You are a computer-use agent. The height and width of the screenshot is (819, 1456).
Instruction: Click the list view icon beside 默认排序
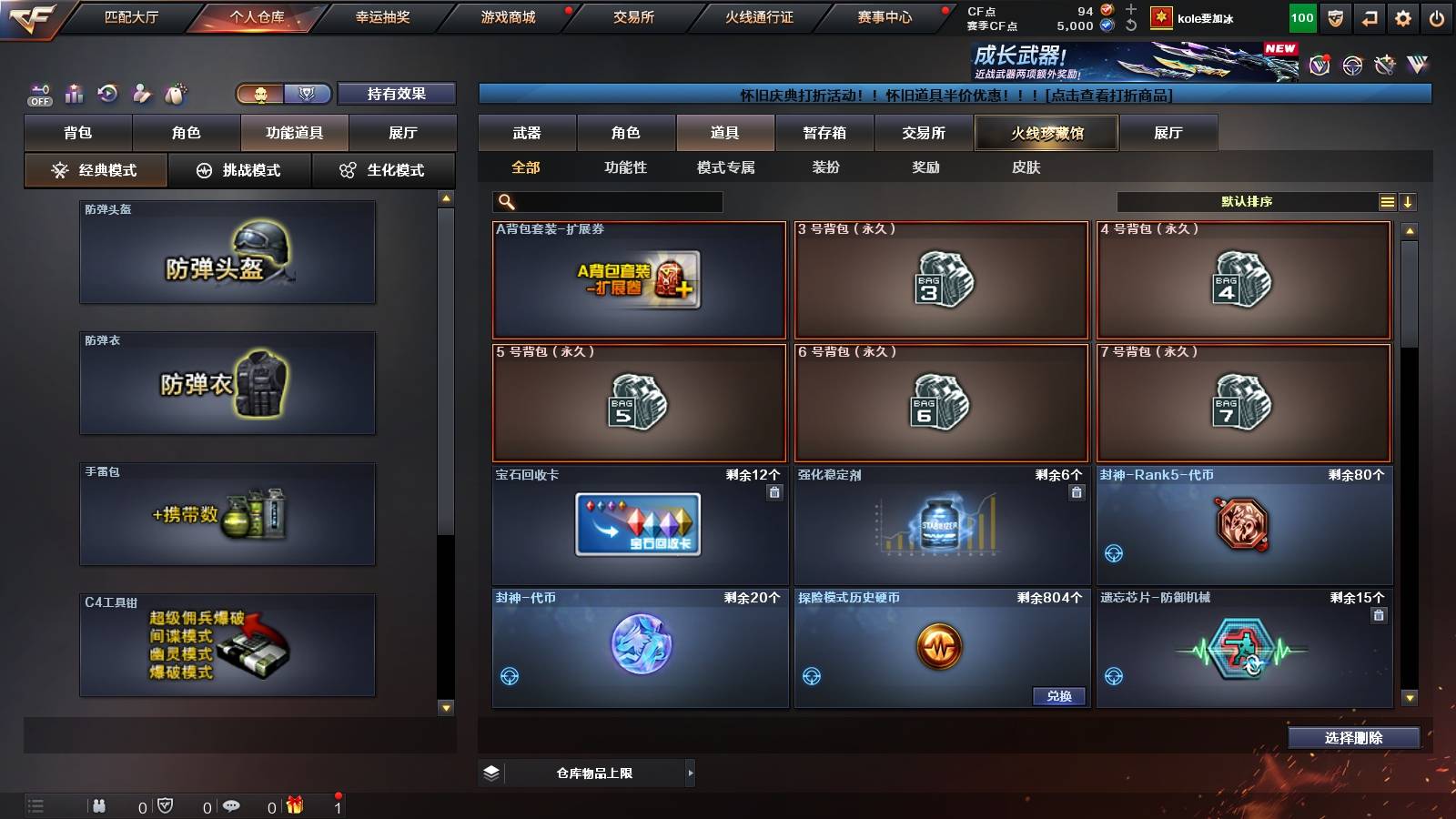point(1387,201)
